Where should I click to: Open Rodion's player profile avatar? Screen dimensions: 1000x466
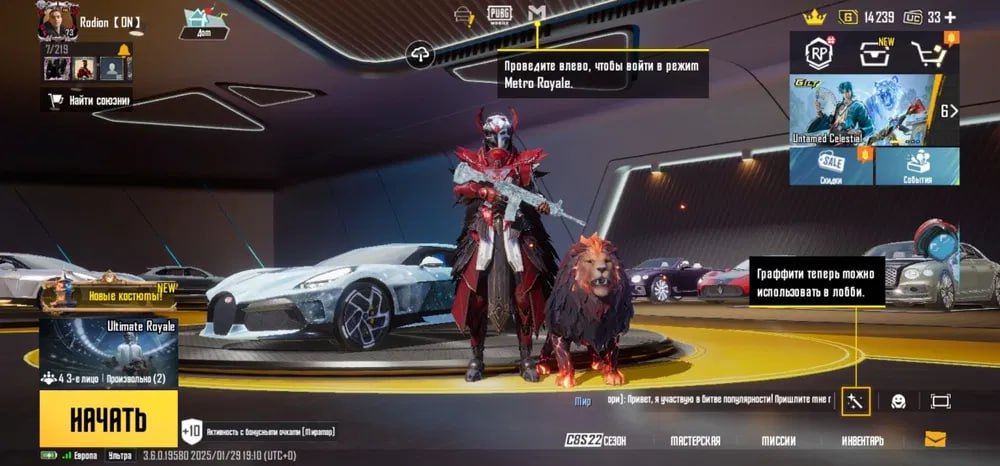click(55, 21)
